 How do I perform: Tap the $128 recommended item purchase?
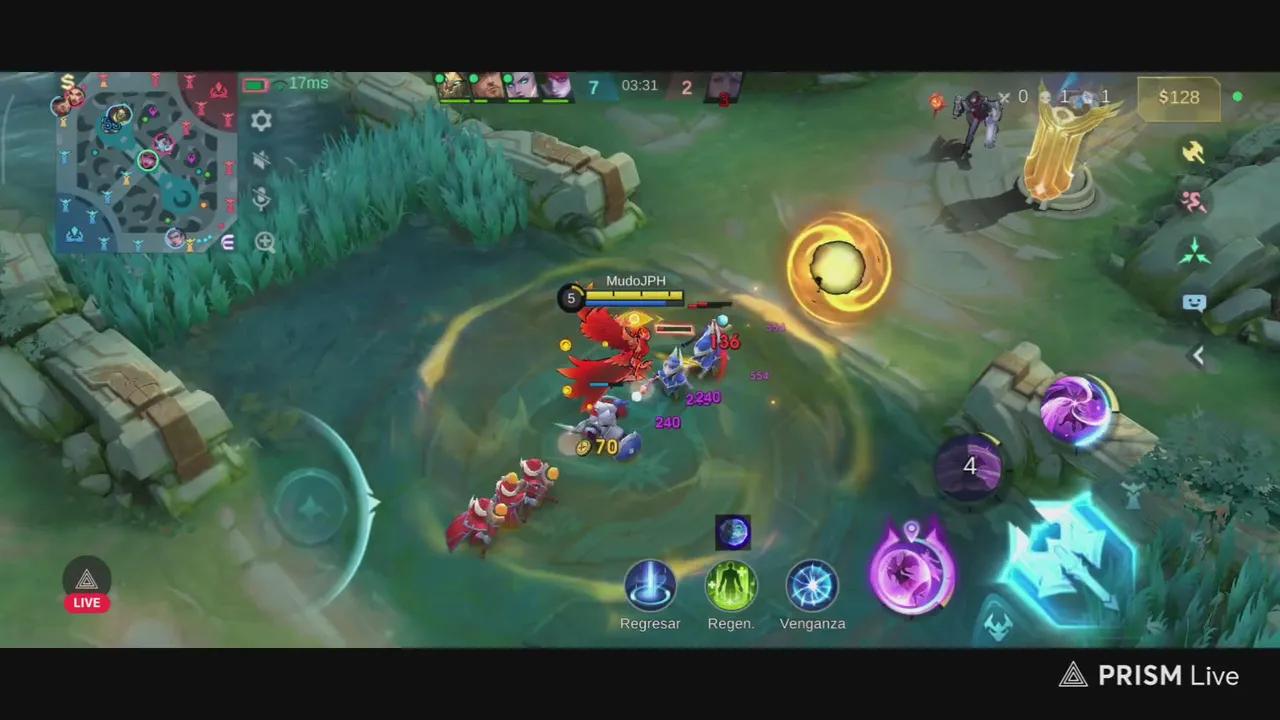pyautogui.click(x=1178, y=97)
